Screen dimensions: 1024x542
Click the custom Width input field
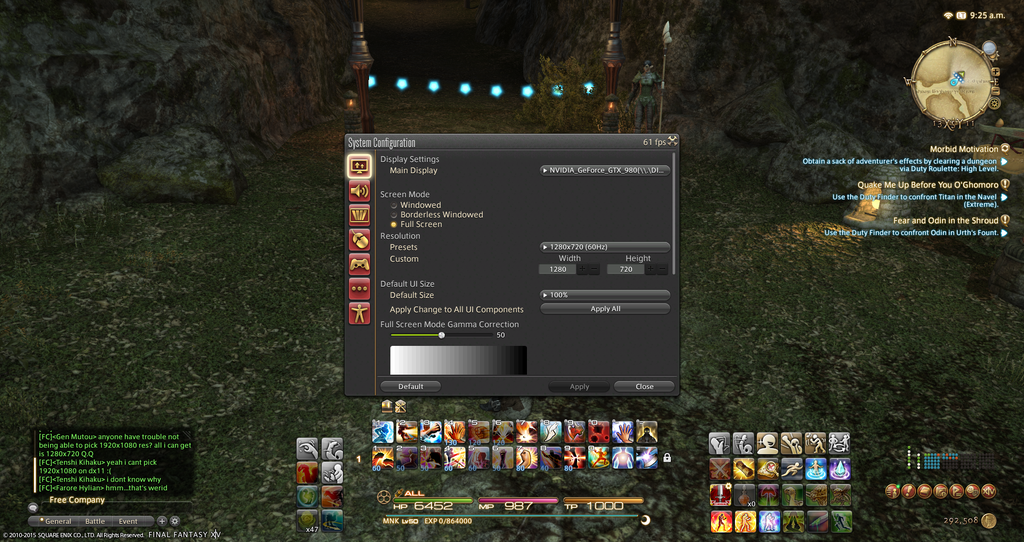[x=558, y=269]
